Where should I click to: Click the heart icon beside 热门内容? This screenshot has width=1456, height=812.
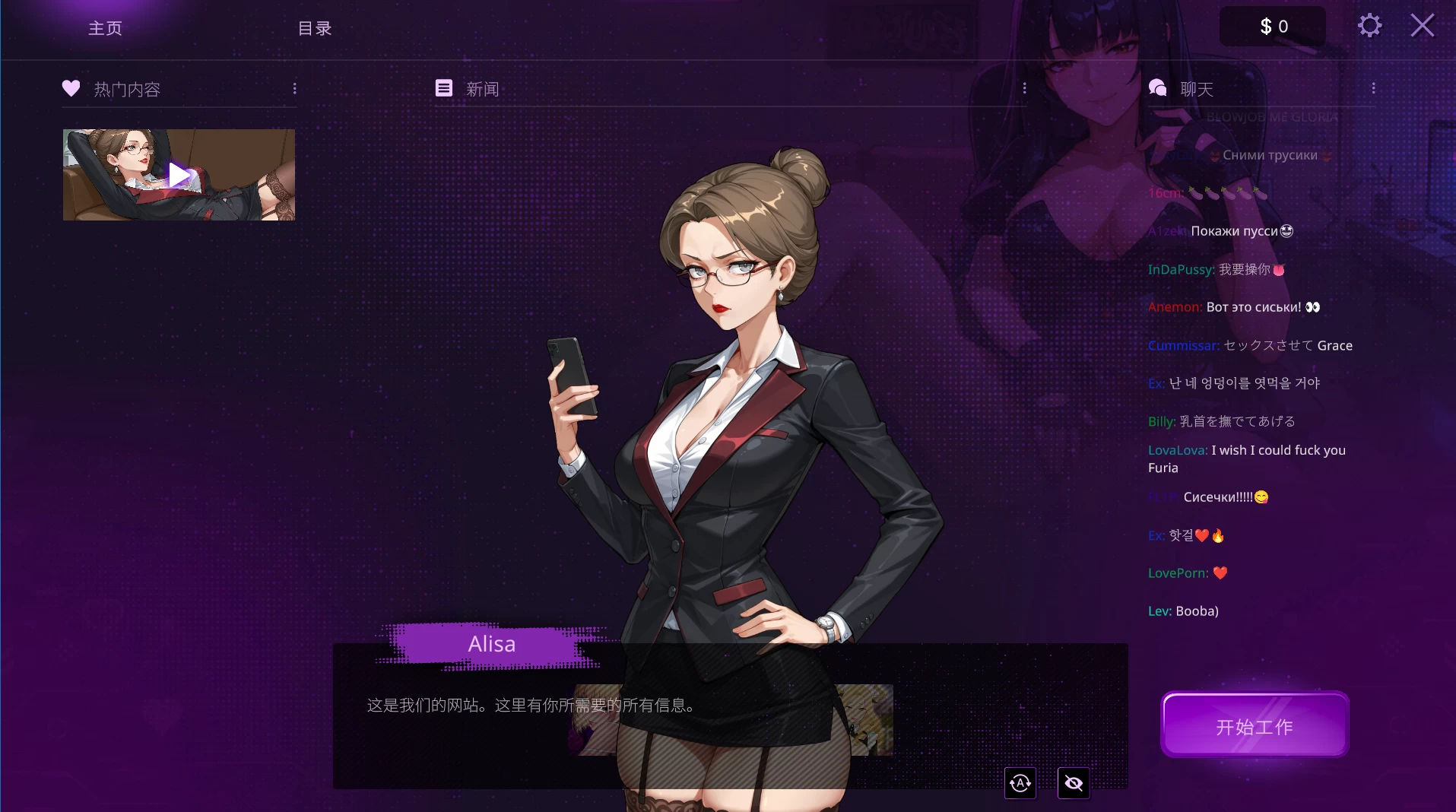(x=71, y=88)
